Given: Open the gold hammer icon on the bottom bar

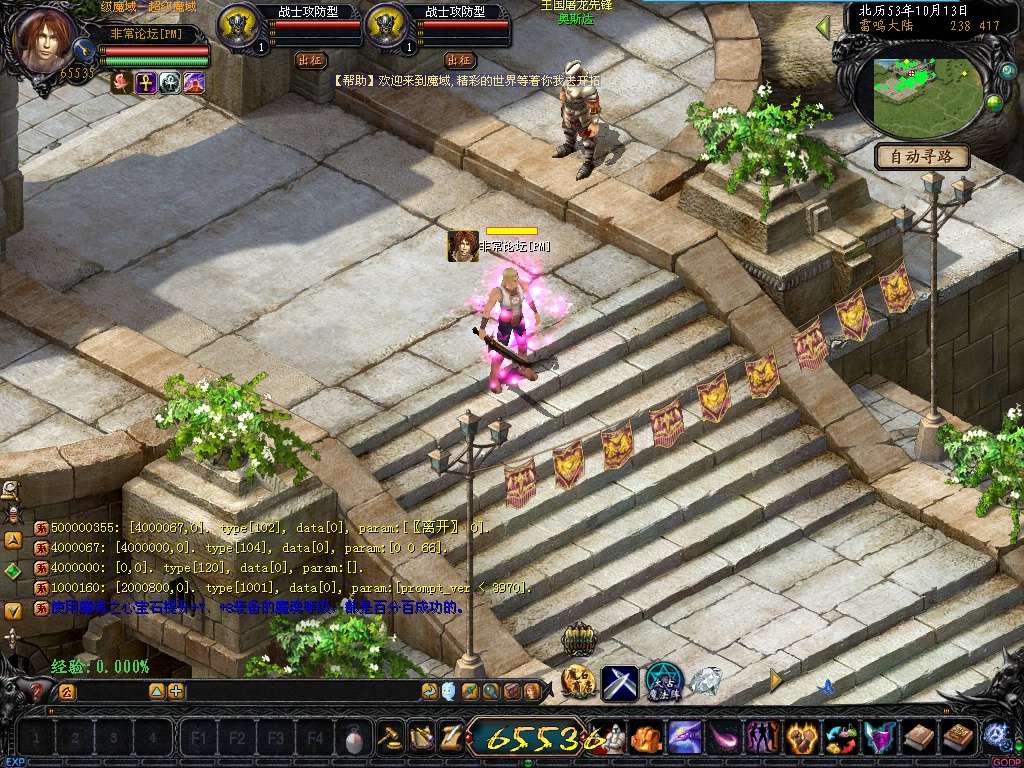Looking at the screenshot, I should (390, 738).
